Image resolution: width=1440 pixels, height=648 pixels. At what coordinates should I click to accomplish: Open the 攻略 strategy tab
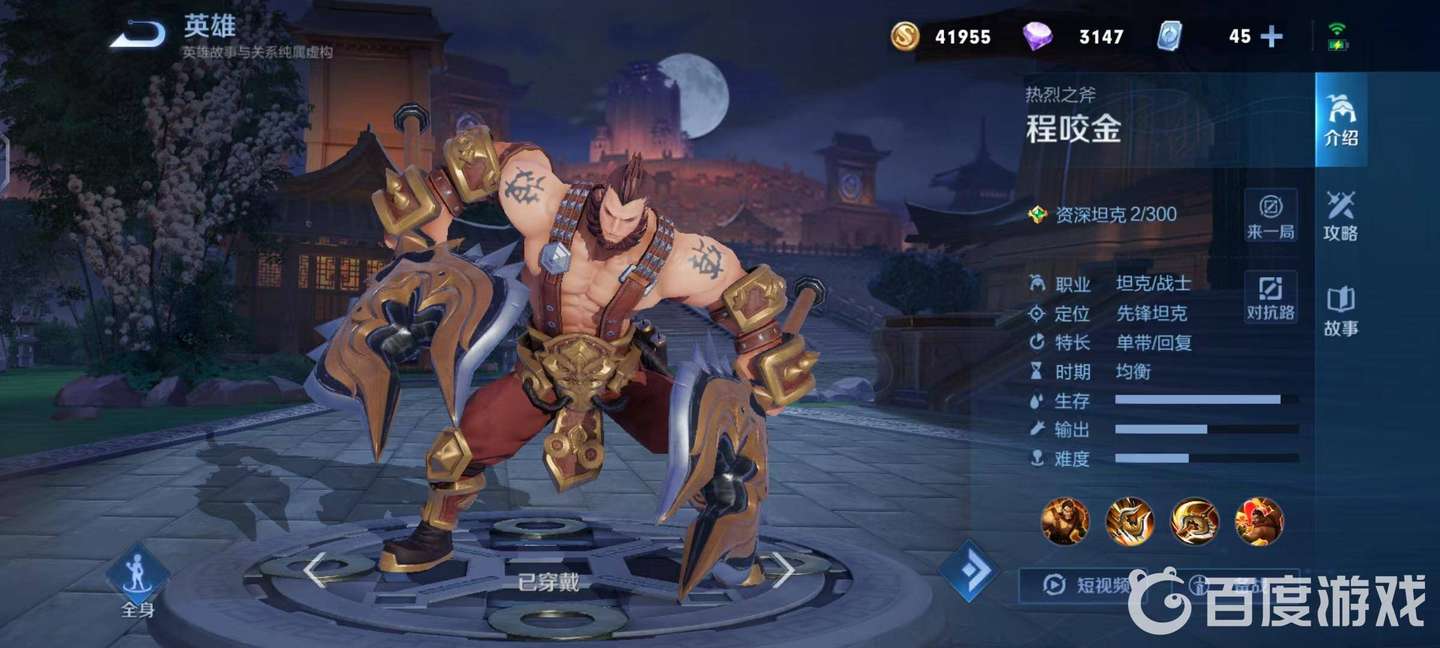(x=1340, y=215)
